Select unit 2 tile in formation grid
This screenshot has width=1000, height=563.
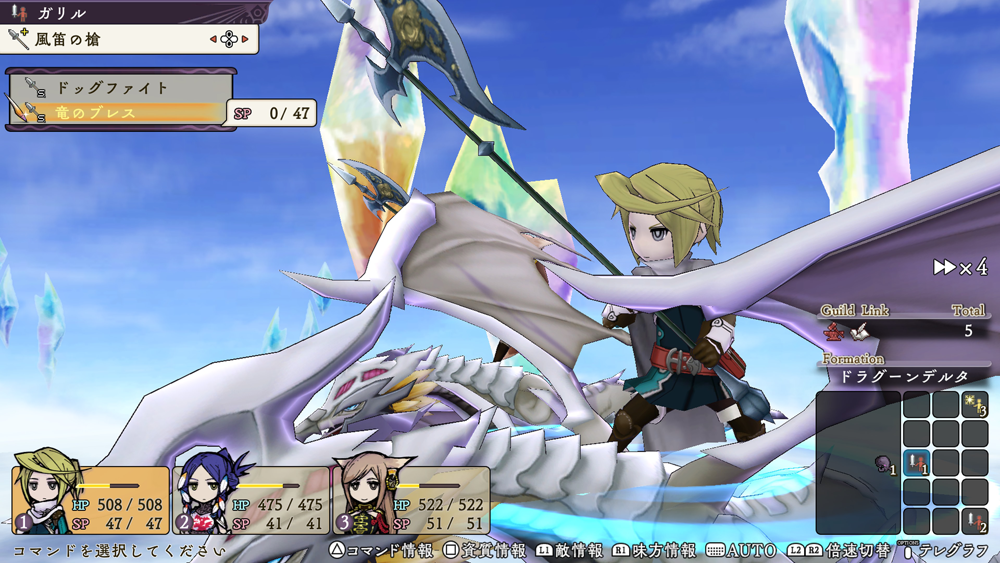(x=975, y=521)
